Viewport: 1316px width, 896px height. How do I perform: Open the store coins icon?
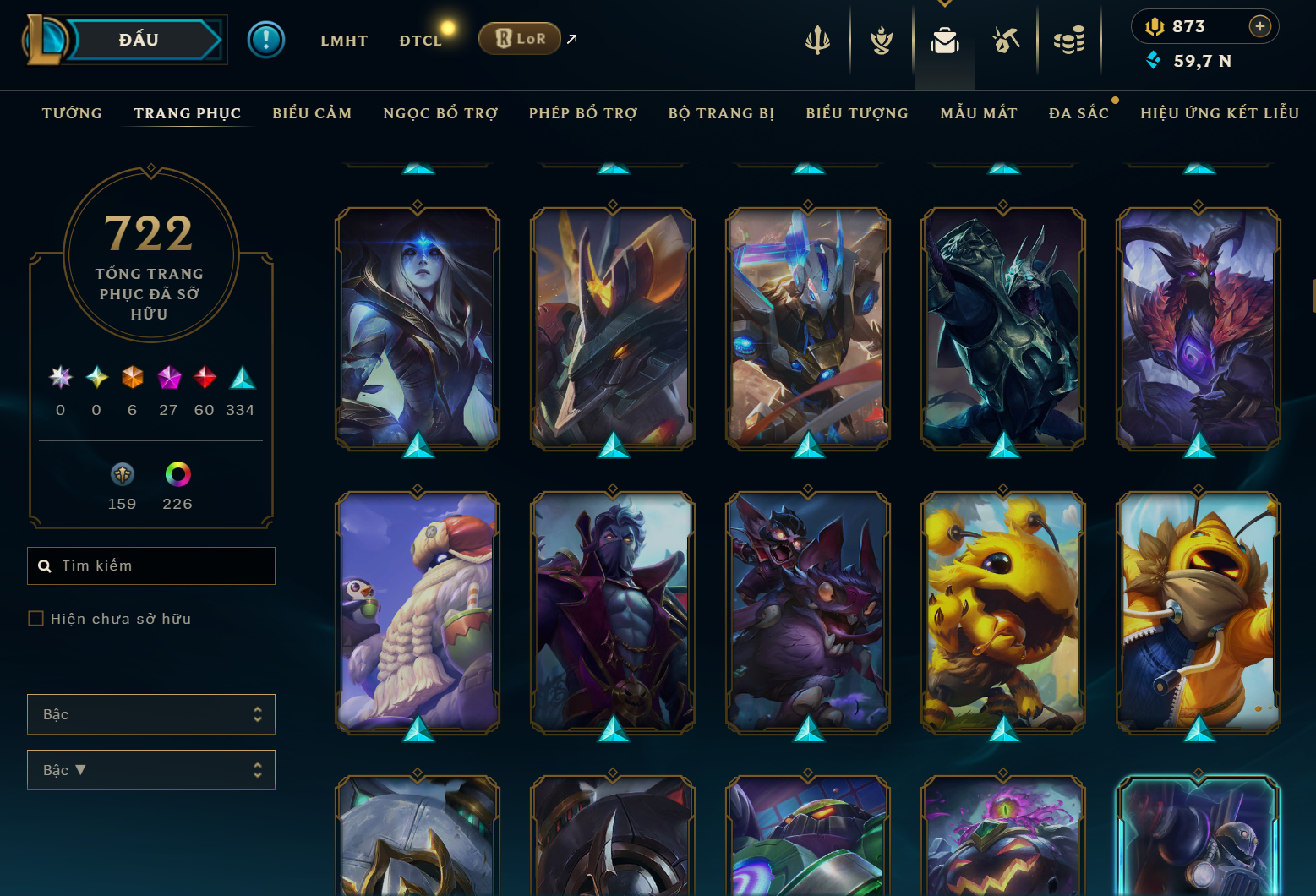[1069, 38]
